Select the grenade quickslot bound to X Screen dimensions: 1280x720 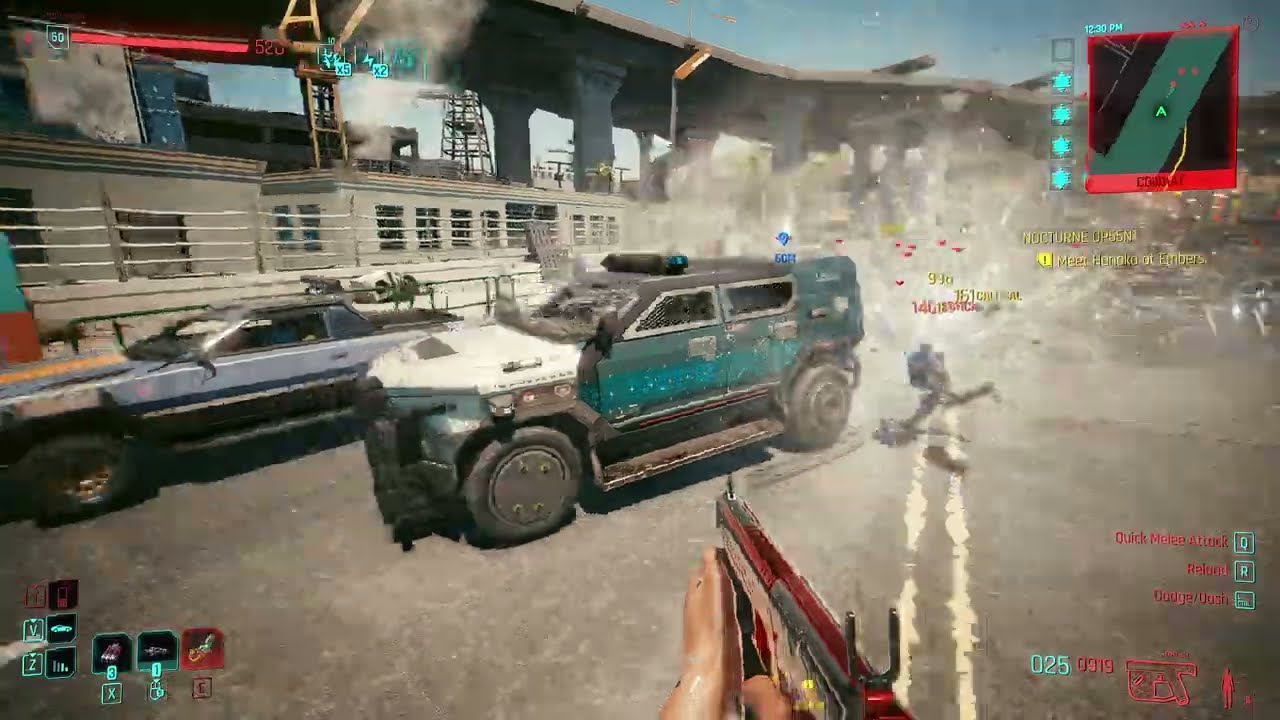click(x=109, y=653)
